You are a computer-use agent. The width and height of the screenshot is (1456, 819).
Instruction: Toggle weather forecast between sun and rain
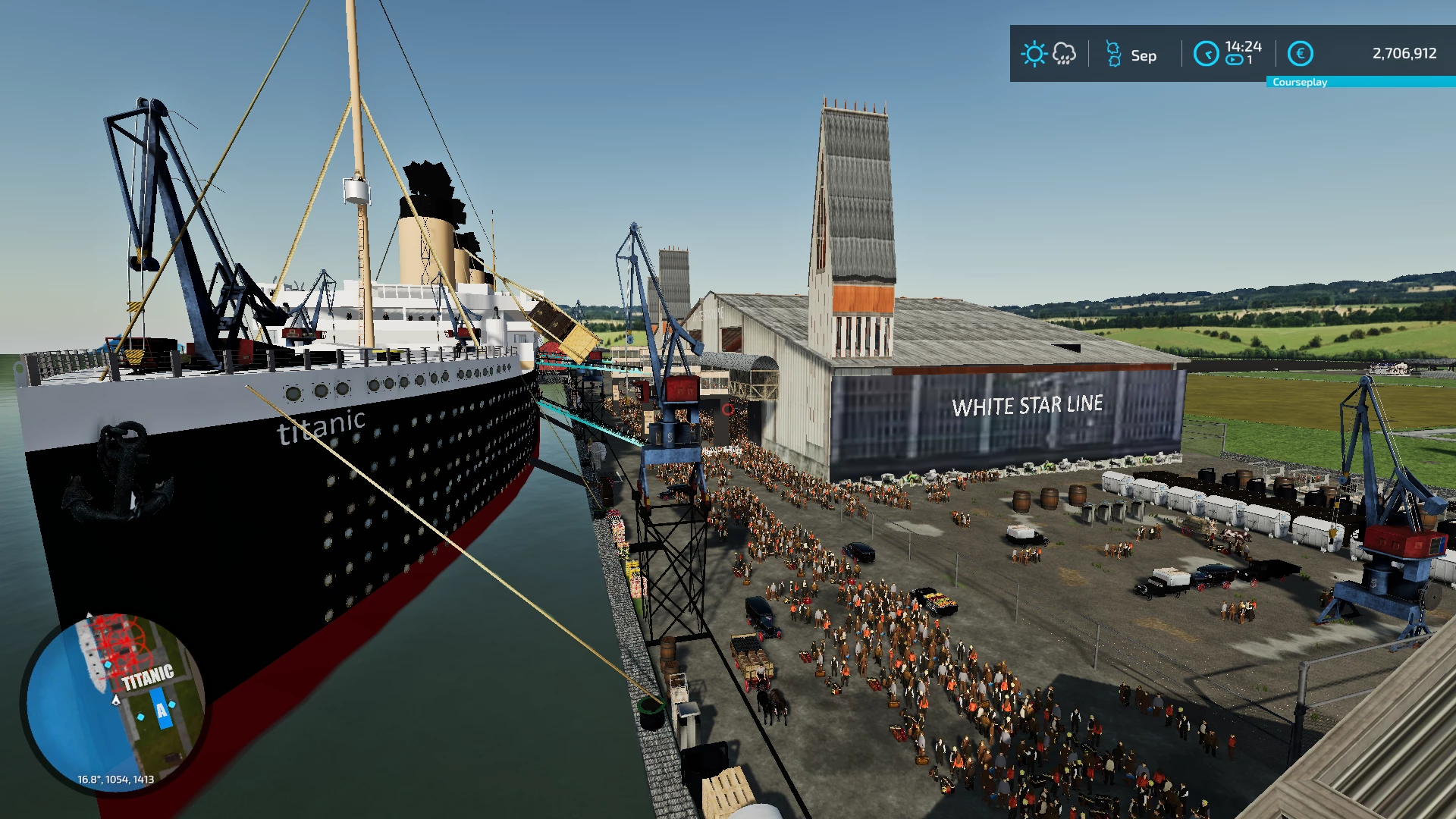tap(1049, 53)
